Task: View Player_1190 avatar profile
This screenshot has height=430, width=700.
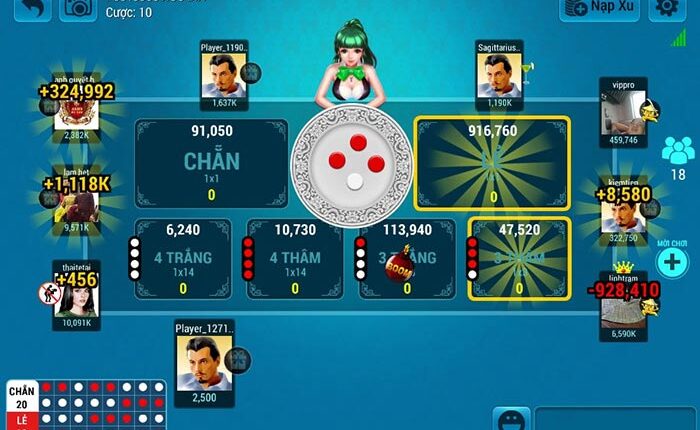Action: (x=223, y=74)
